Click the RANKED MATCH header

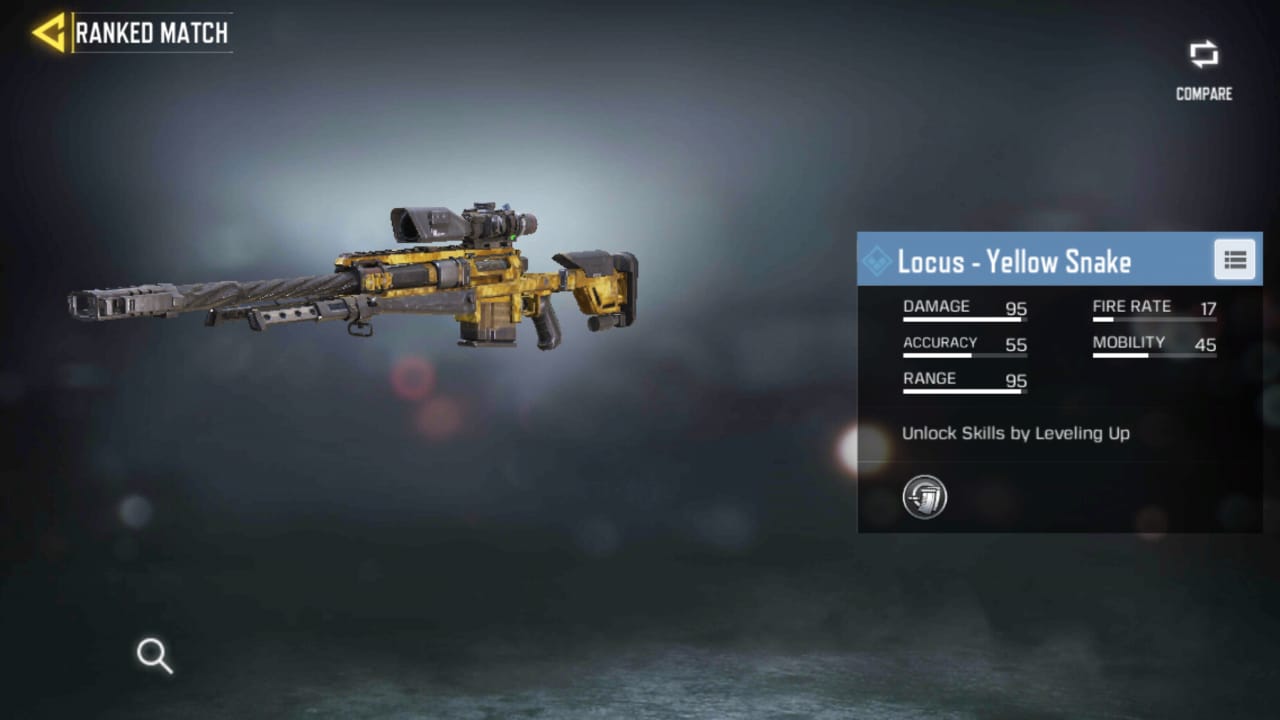(x=152, y=32)
